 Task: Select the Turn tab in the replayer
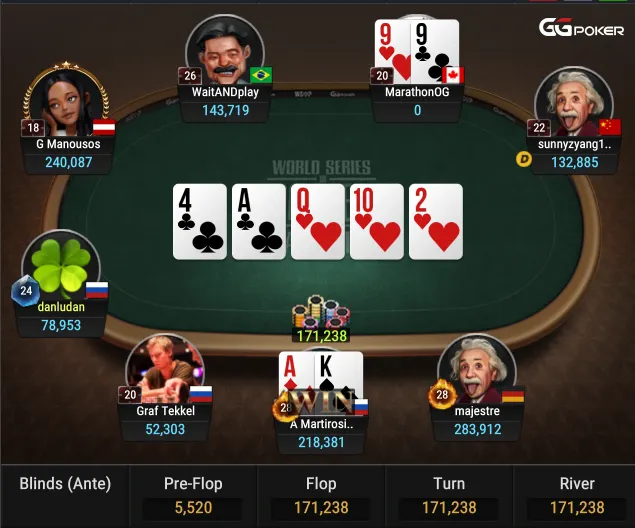coord(449,496)
